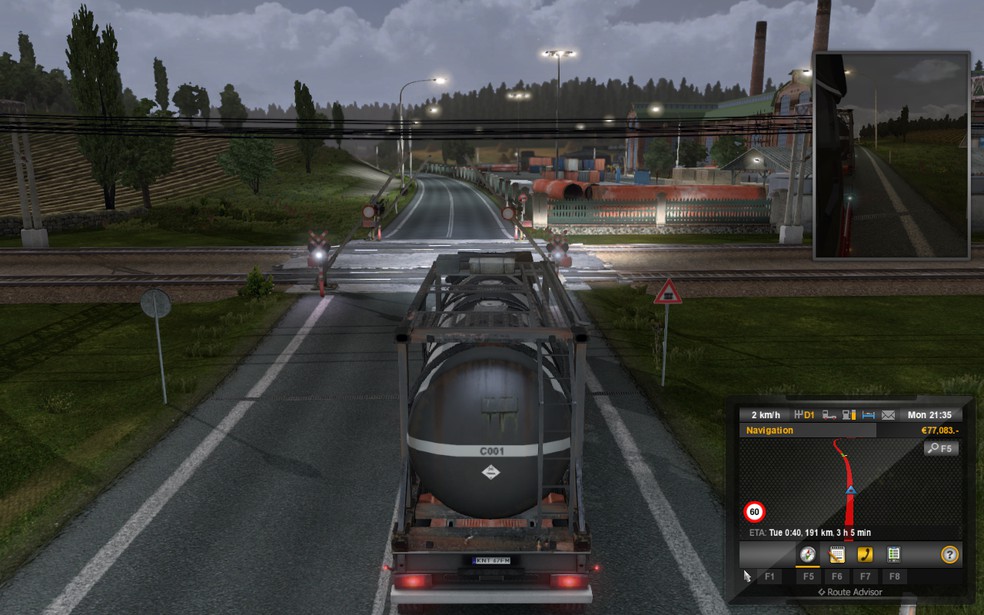
Task: Switch to the job notepad tab
Action: coord(836,554)
